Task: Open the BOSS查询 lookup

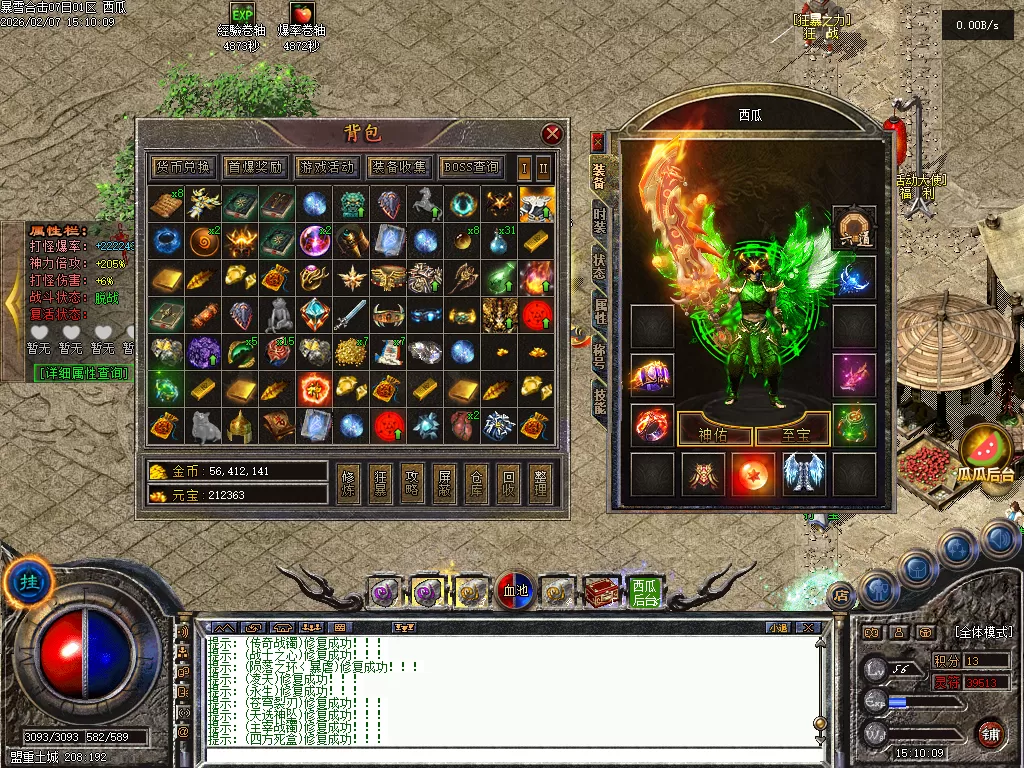Action: coord(471,167)
